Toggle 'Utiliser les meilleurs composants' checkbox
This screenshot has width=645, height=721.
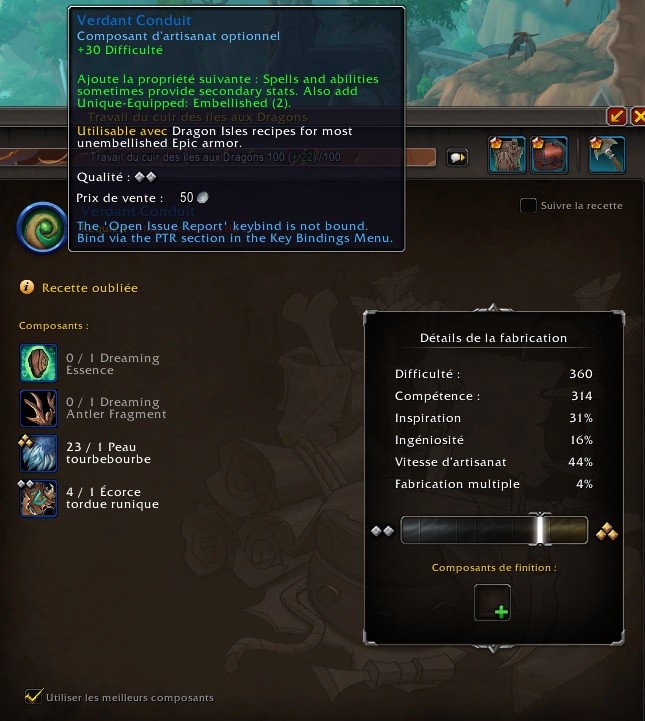pos(34,696)
